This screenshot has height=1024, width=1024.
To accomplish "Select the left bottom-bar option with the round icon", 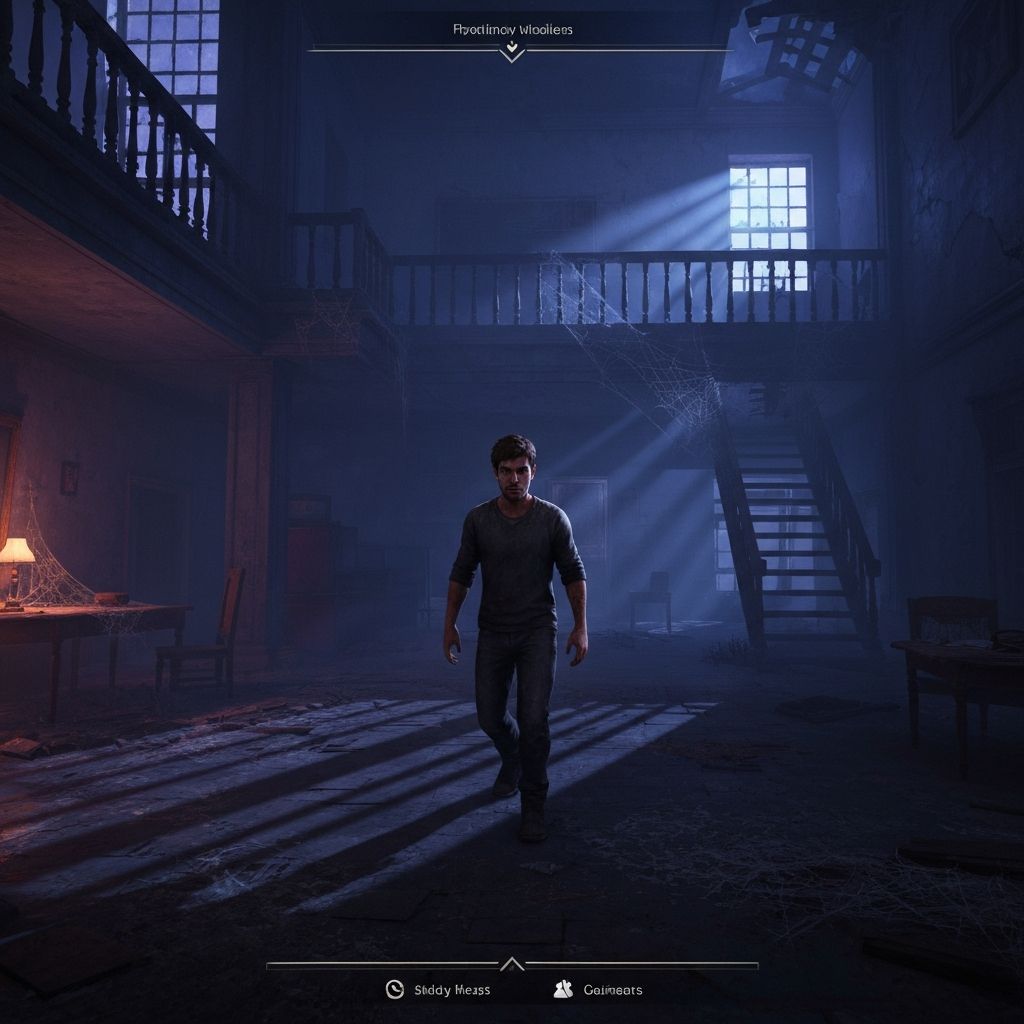I will [438, 990].
